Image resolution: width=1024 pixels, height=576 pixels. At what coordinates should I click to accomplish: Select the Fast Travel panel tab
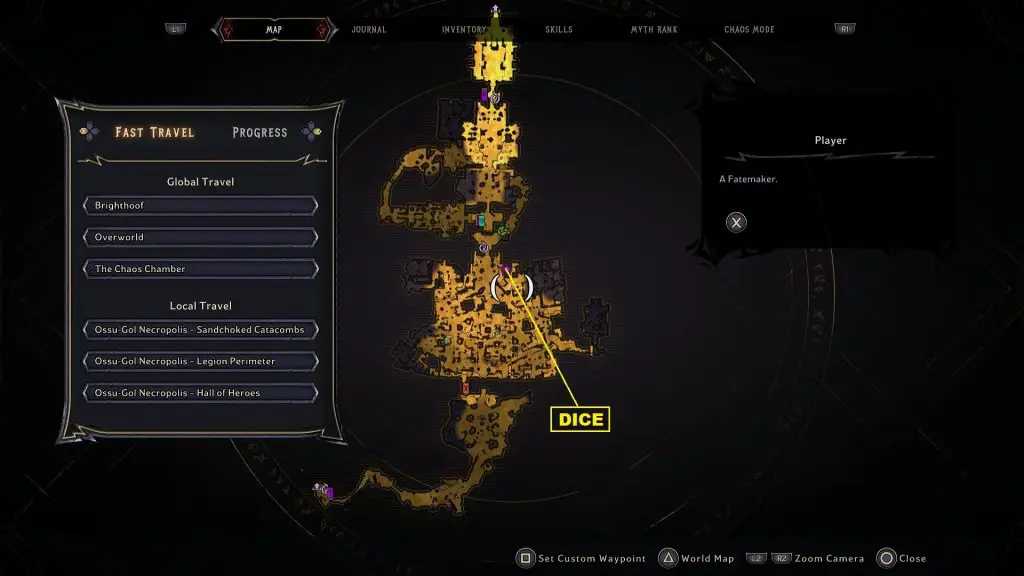click(155, 132)
